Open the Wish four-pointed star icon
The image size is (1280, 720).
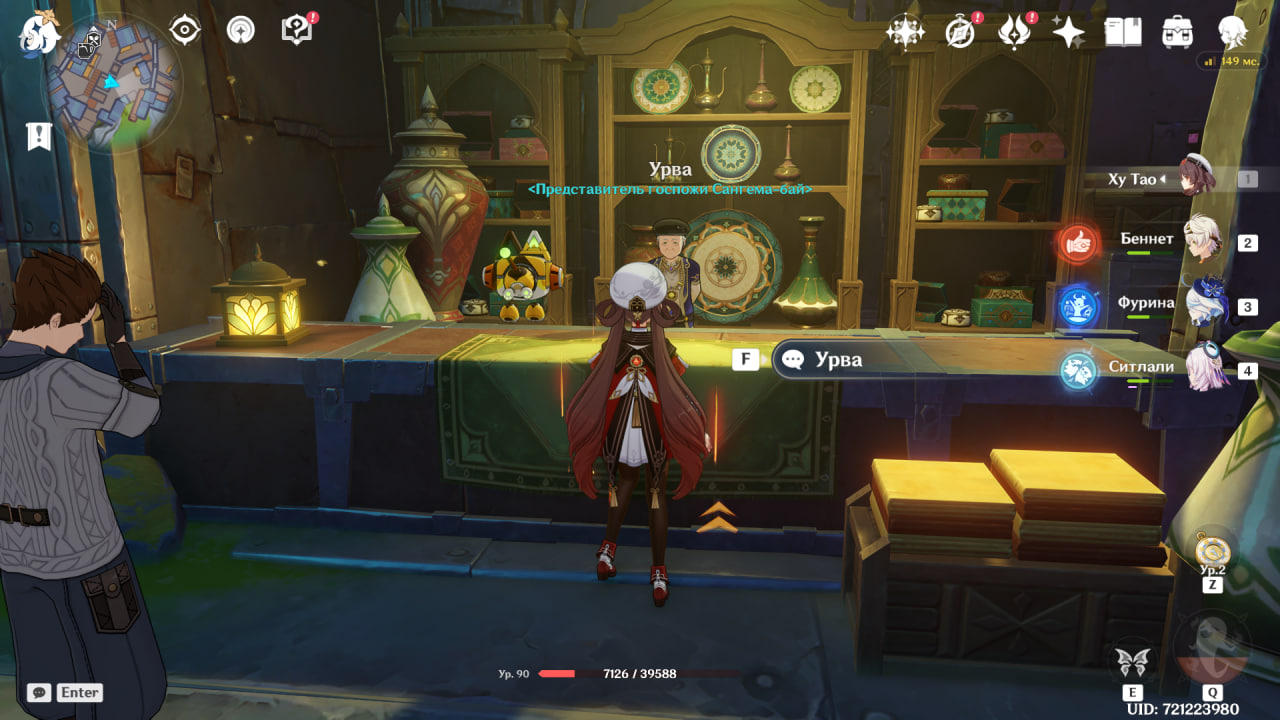905,32
